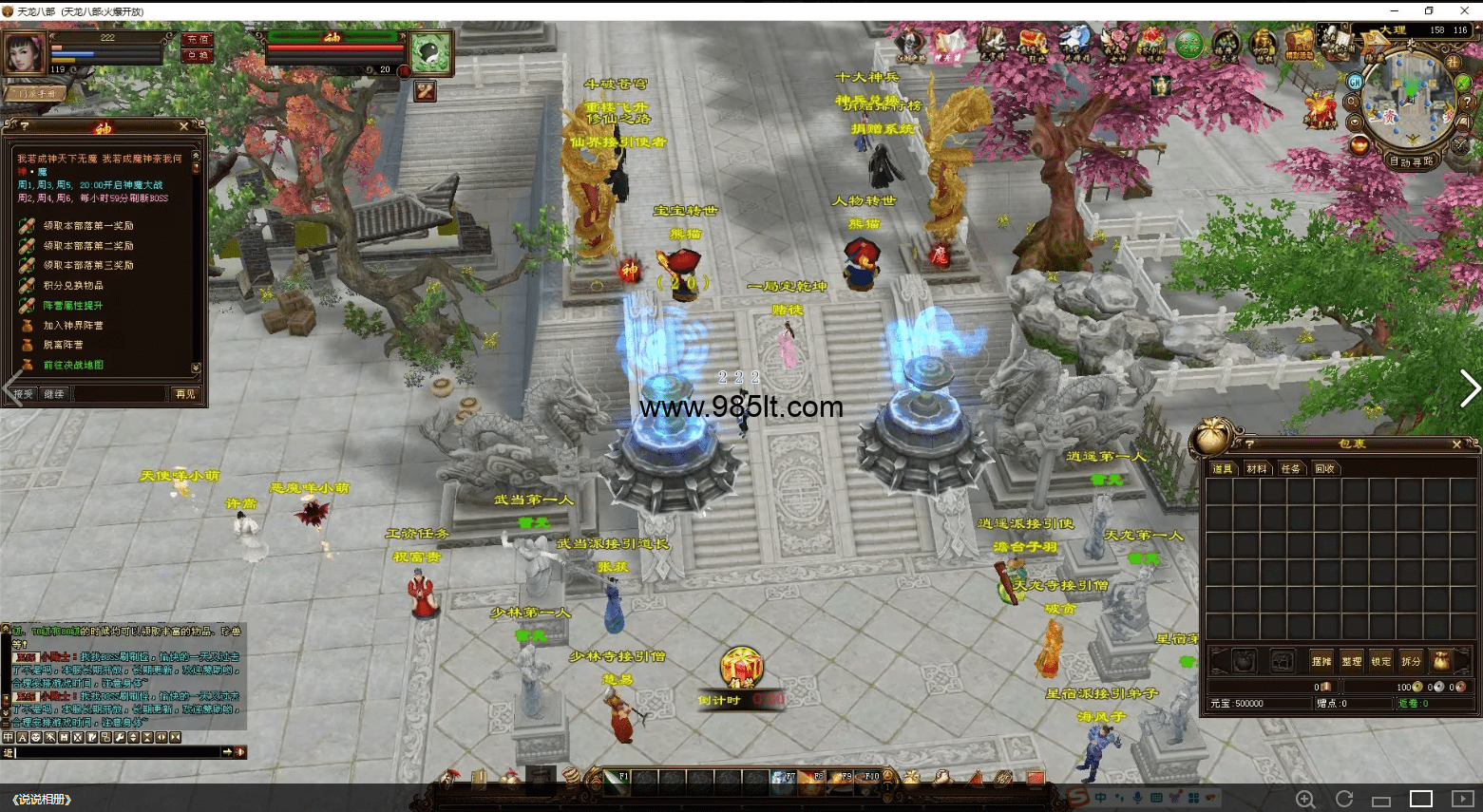1483x812 pixels.
Task: Close the 神 dialogue window
Action: (x=183, y=126)
